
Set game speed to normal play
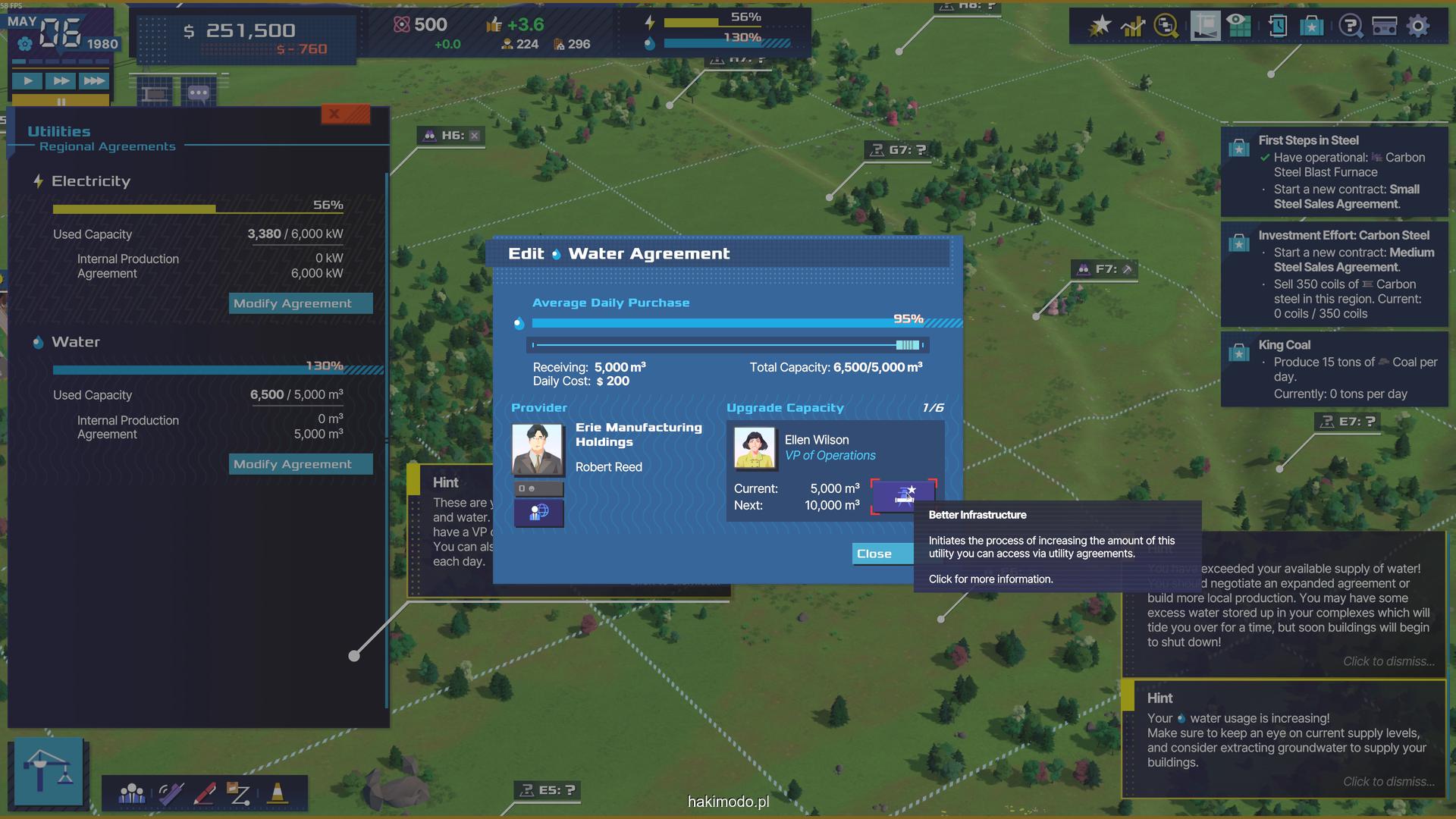click(x=28, y=80)
